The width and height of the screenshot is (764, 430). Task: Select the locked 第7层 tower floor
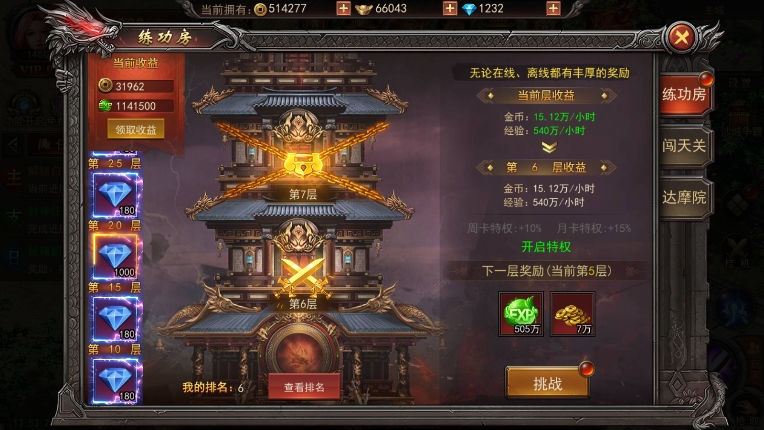(x=302, y=164)
